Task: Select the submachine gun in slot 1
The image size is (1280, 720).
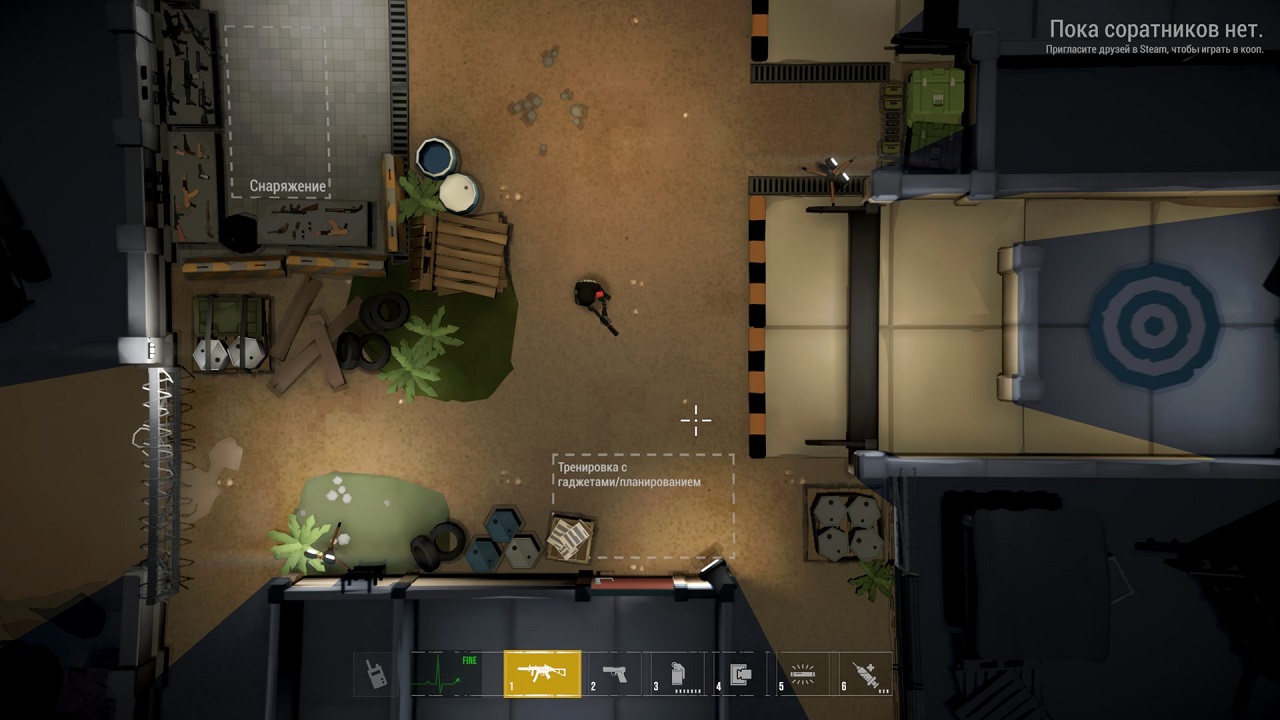Action: 542,673
